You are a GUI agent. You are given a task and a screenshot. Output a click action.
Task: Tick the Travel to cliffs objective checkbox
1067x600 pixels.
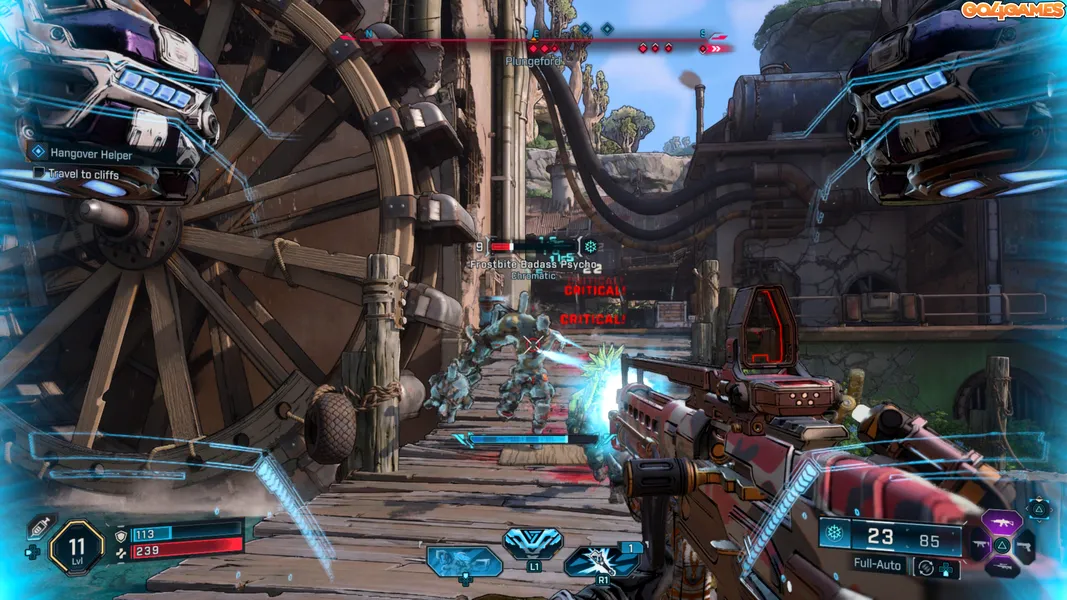pos(39,173)
